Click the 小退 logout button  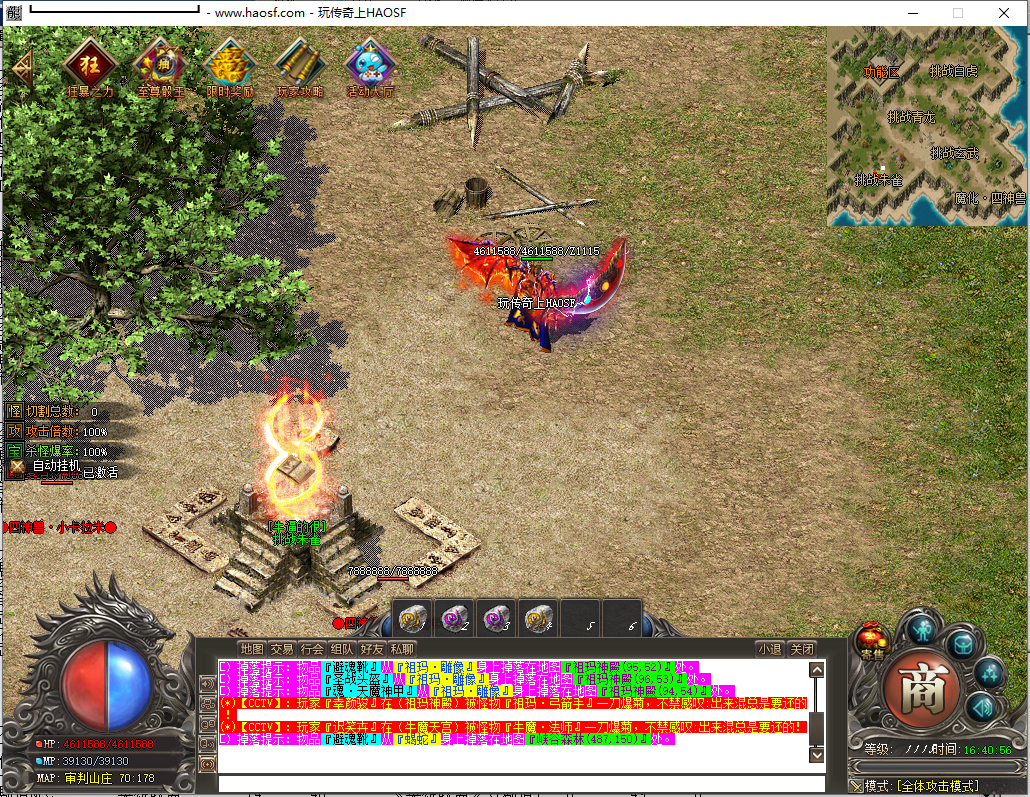pyautogui.click(x=769, y=648)
